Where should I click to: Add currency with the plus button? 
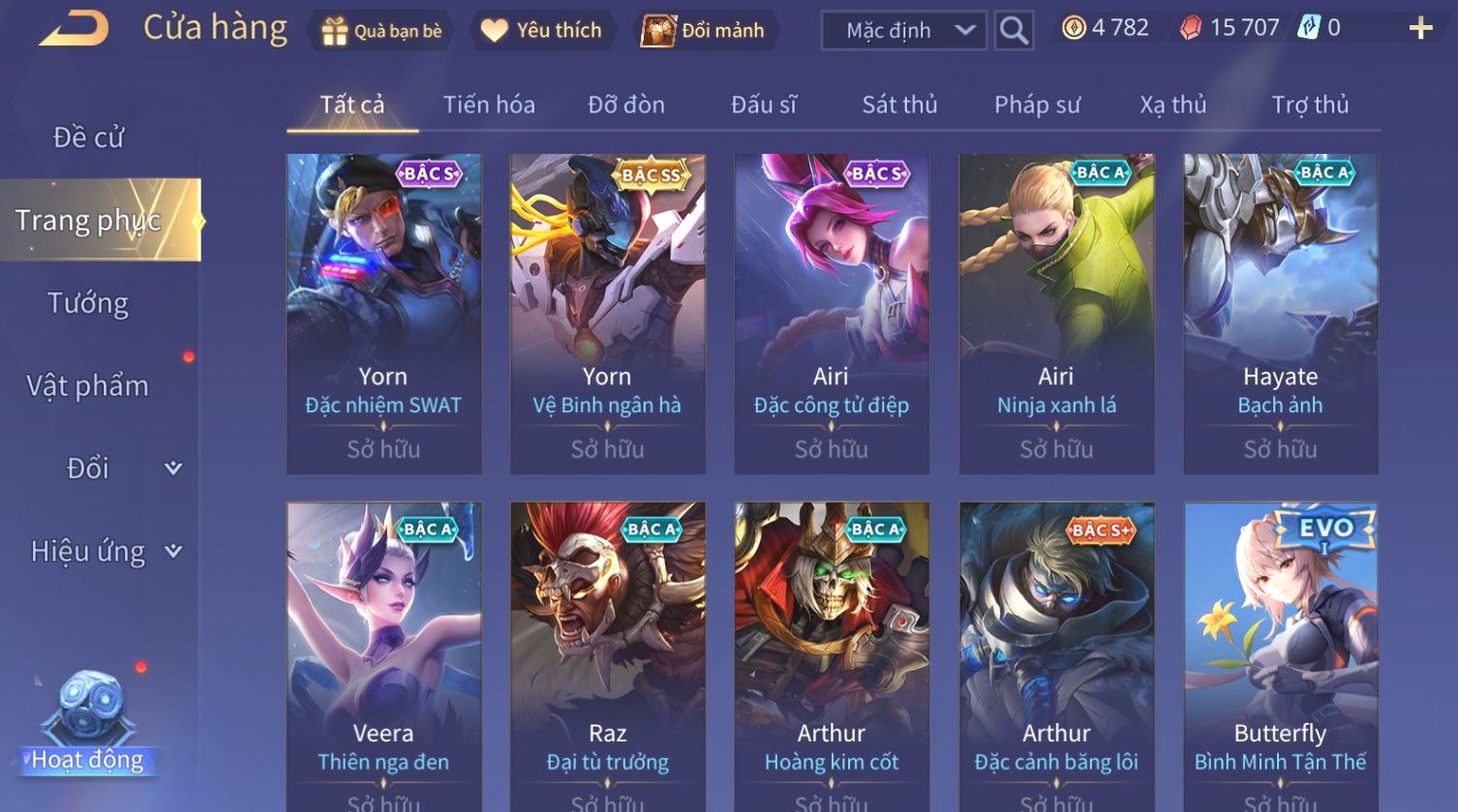tap(1420, 29)
